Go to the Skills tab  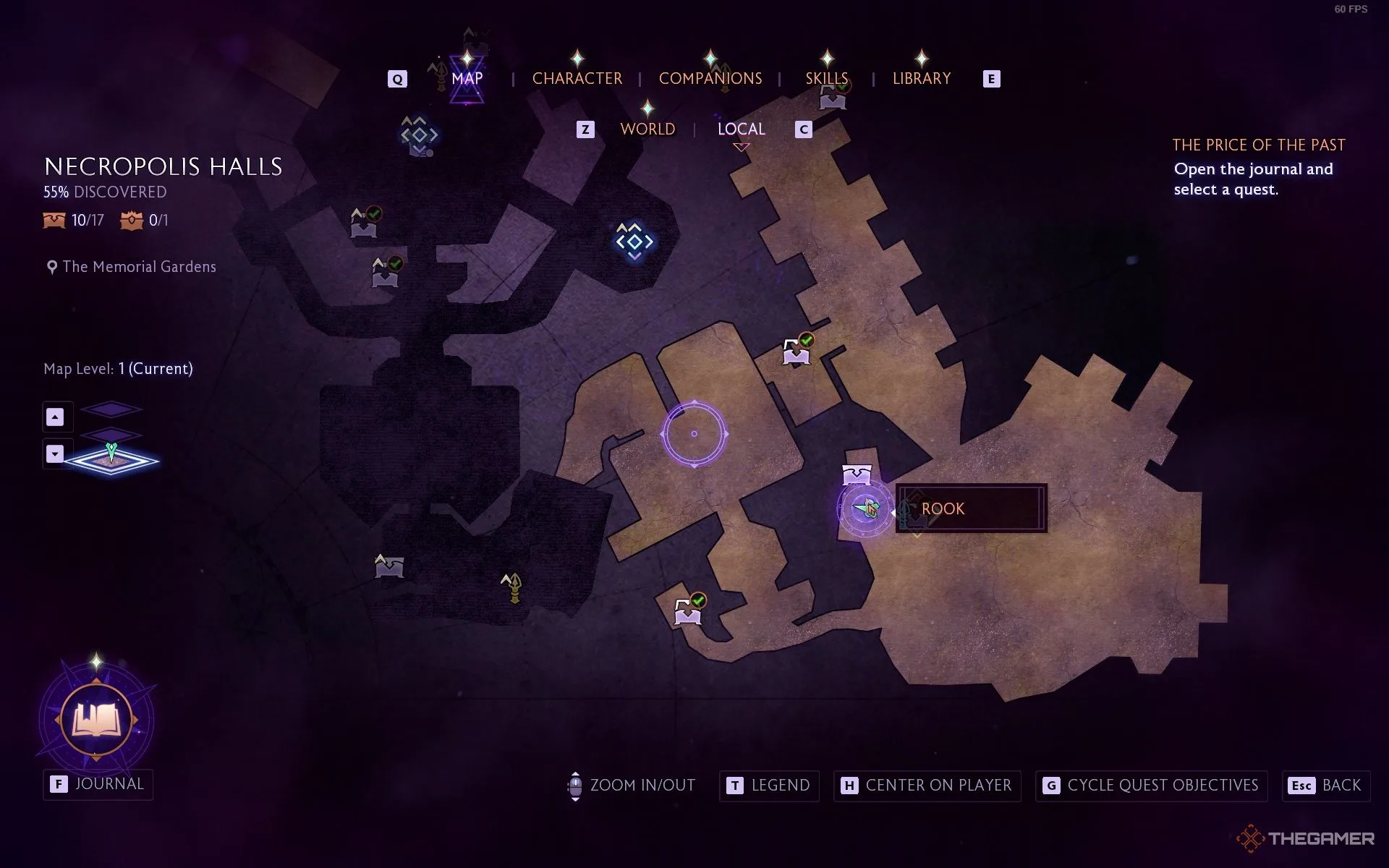pyautogui.click(x=826, y=78)
